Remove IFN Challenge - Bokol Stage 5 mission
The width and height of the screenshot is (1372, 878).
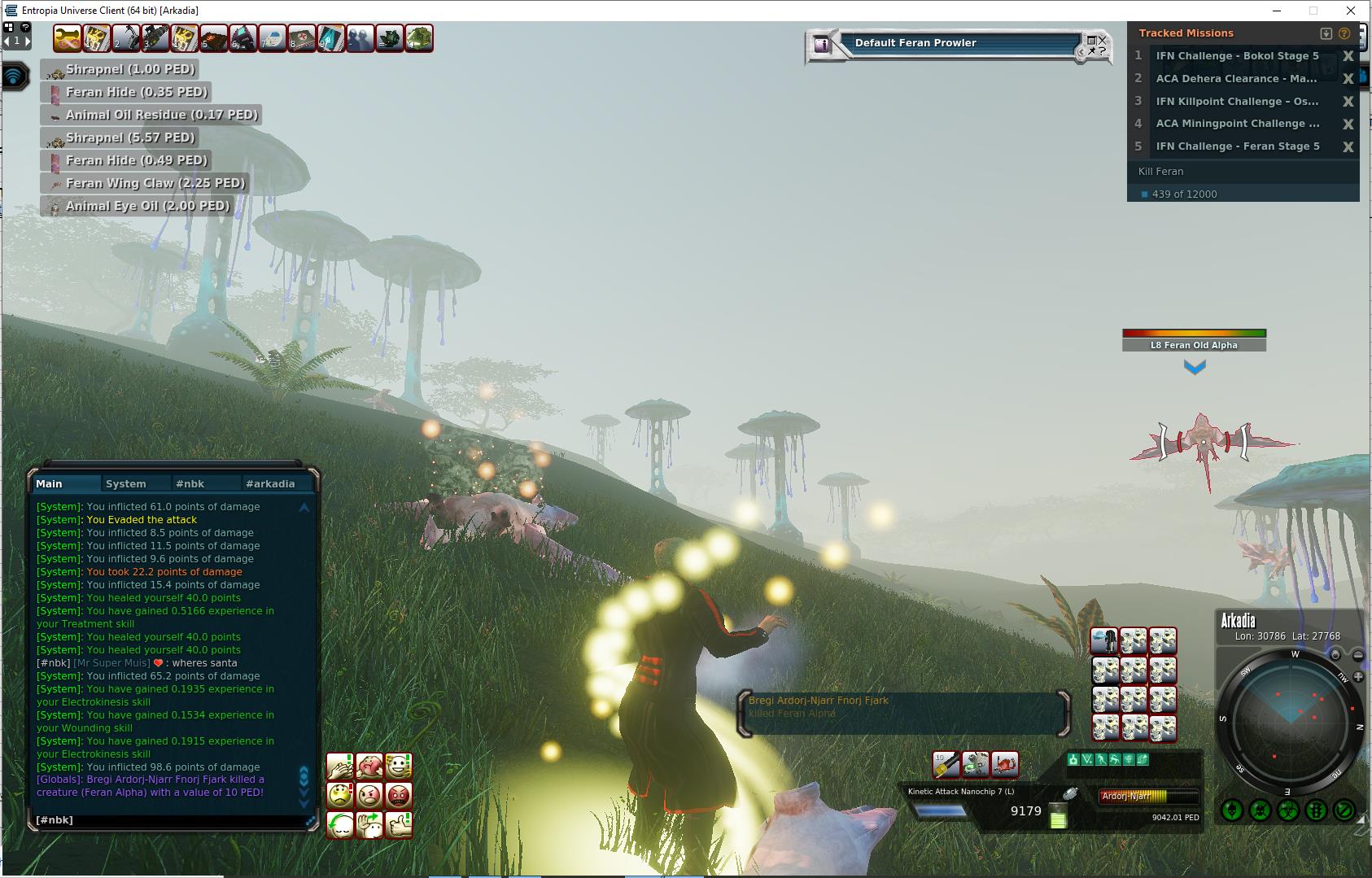click(1348, 56)
